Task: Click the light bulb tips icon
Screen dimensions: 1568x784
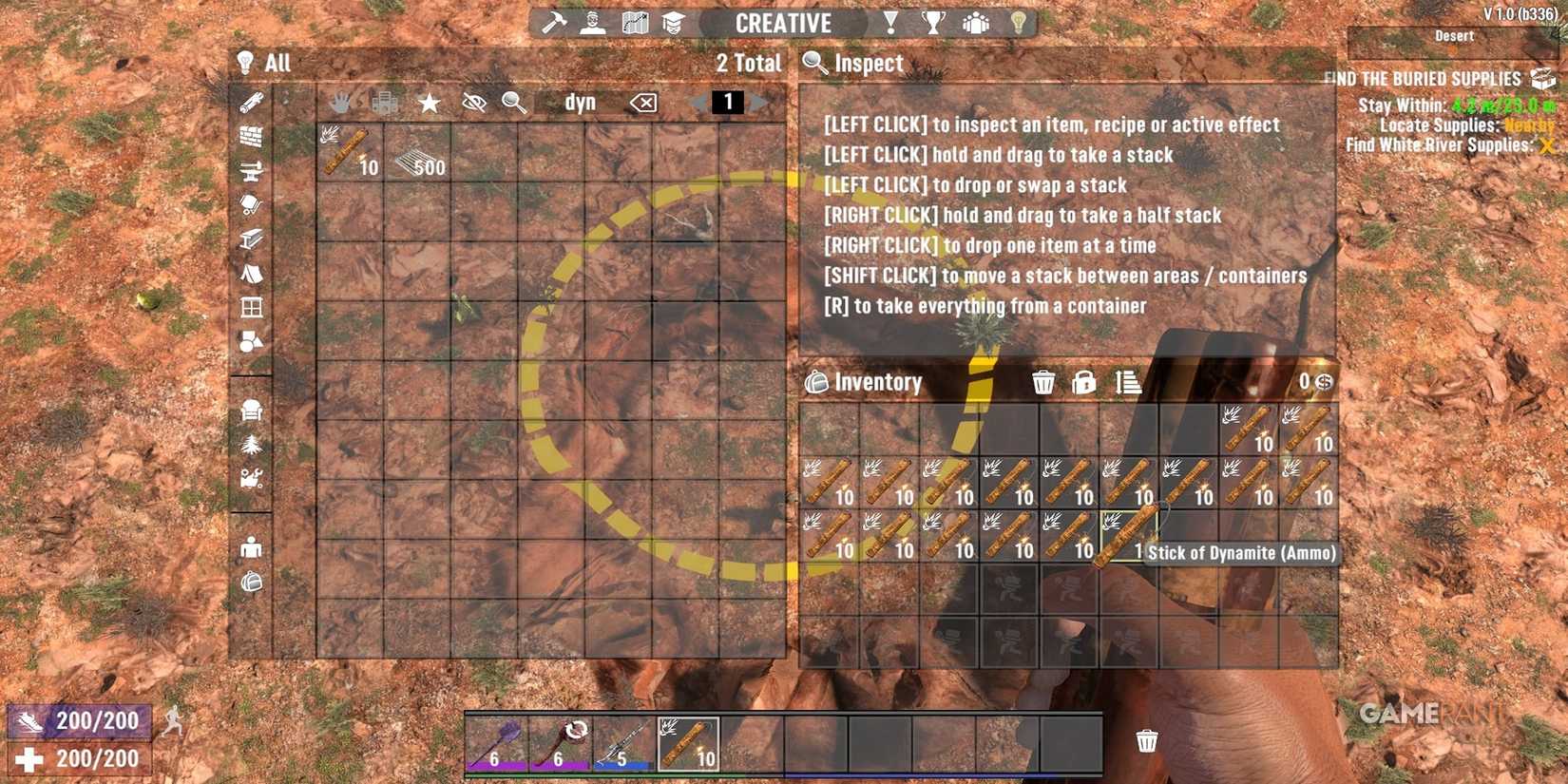Action: [1020, 21]
